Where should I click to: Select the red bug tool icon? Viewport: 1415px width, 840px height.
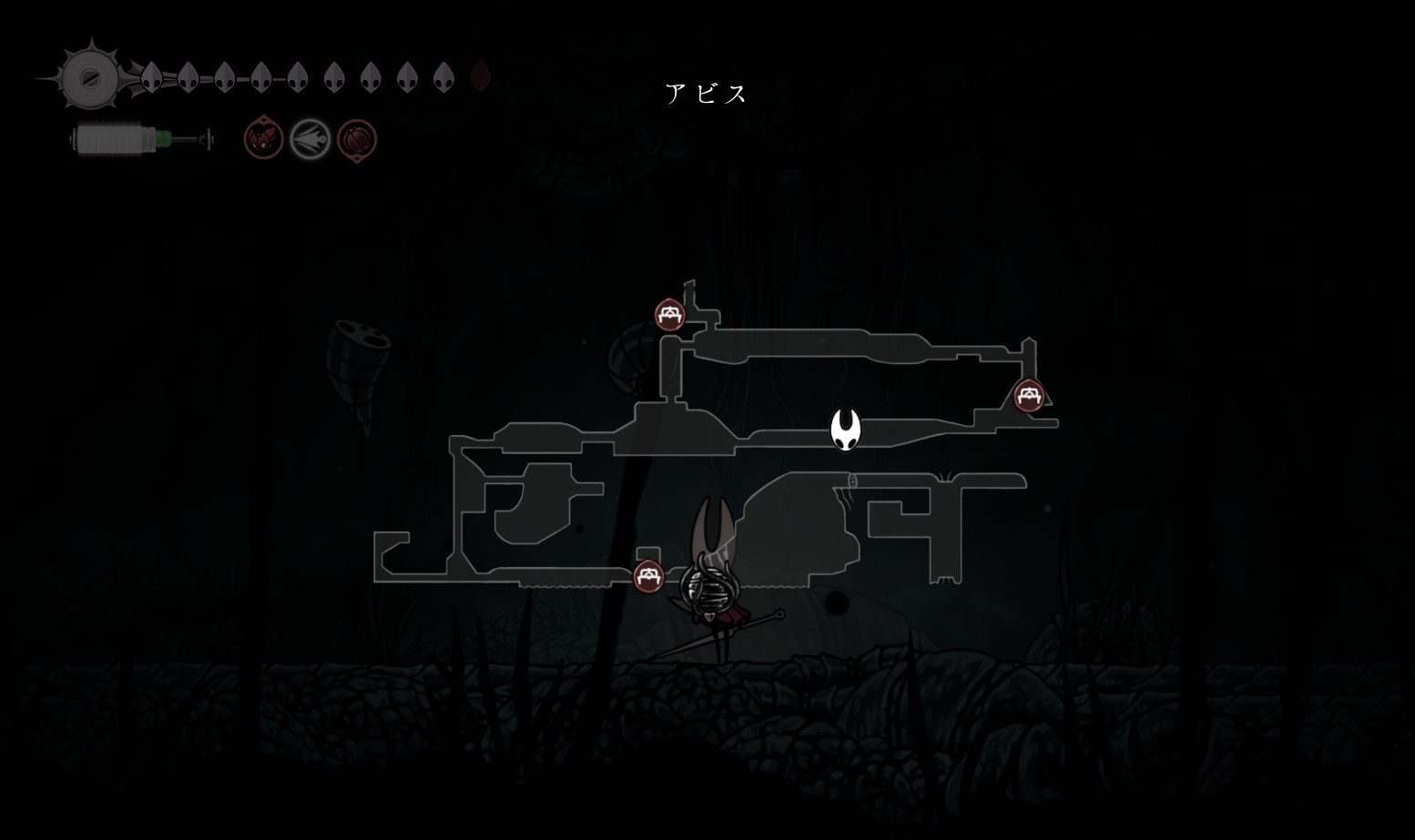263,139
